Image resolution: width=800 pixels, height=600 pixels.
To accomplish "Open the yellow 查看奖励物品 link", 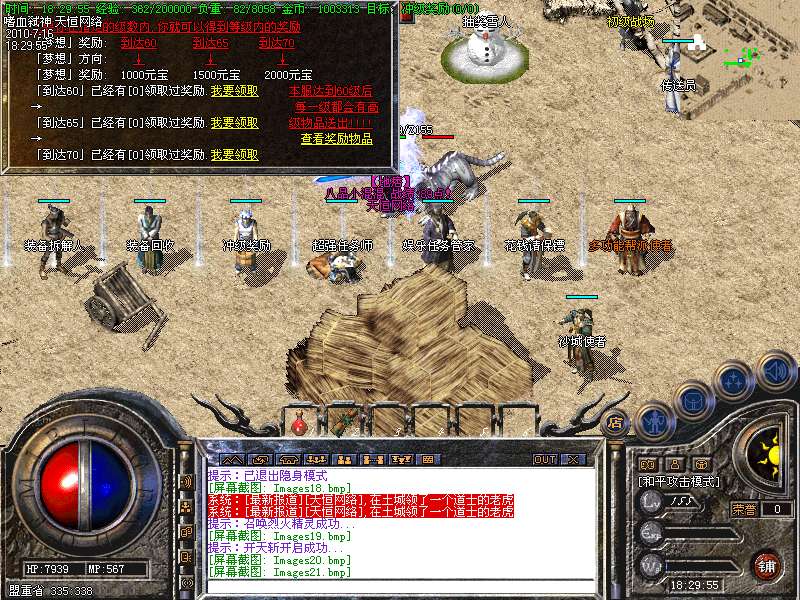I will (336, 139).
